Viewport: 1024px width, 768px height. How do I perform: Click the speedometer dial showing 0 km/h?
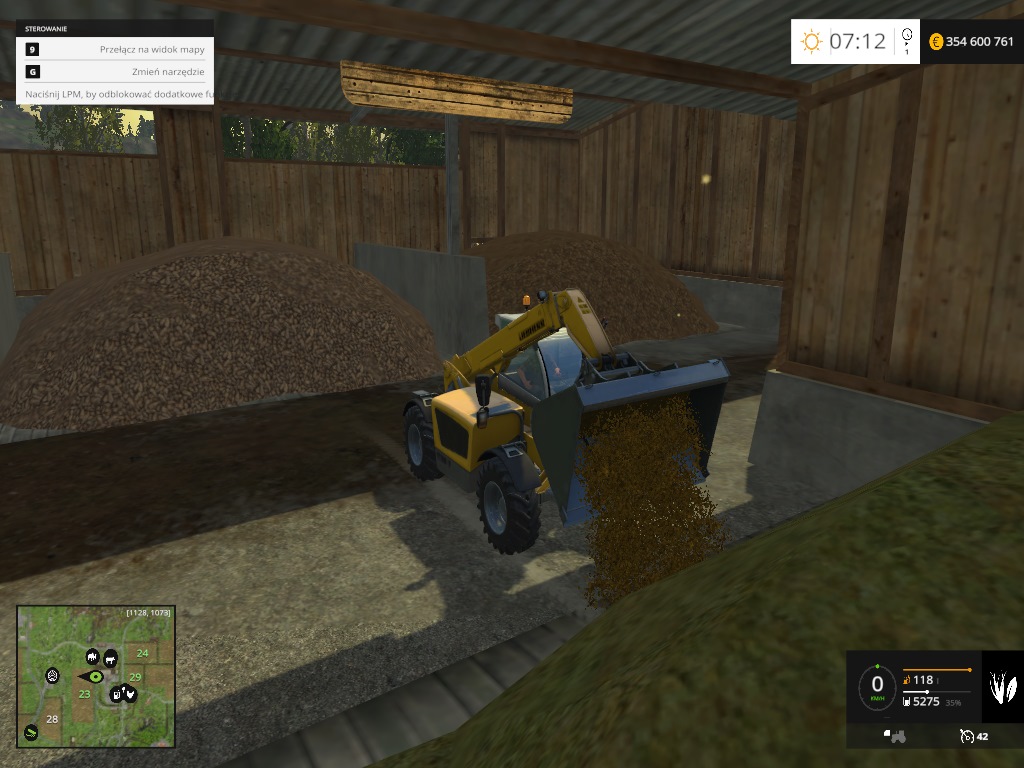tap(877, 686)
